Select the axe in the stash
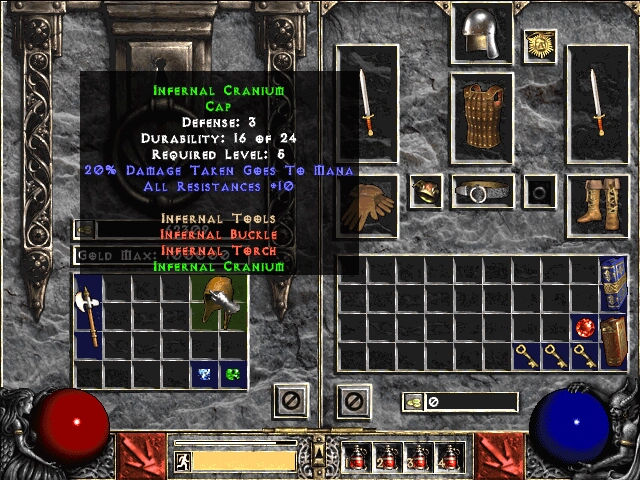The width and height of the screenshot is (640, 480). pyautogui.click(x=88, y=315)
